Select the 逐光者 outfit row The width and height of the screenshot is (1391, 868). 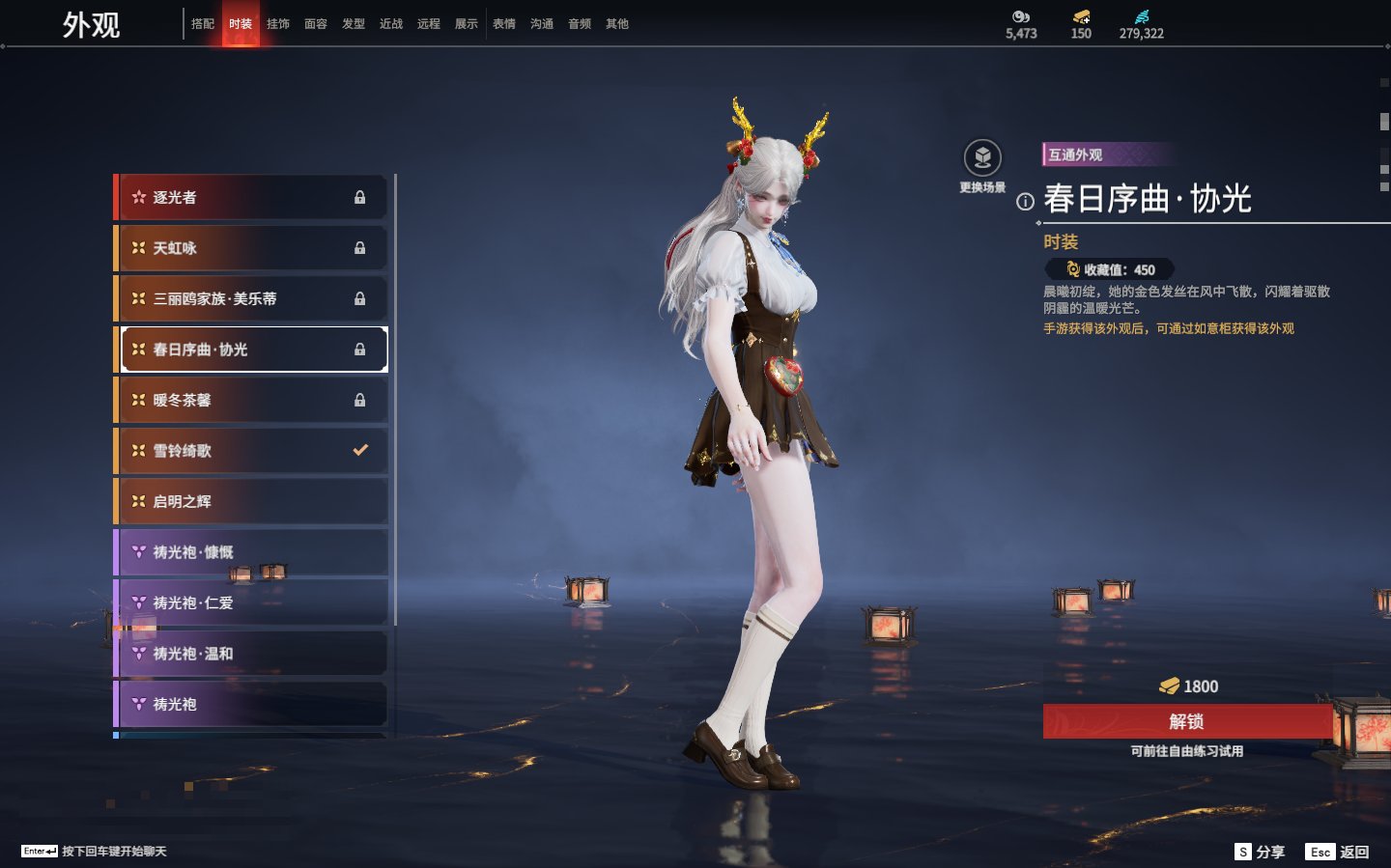[251, 197]
